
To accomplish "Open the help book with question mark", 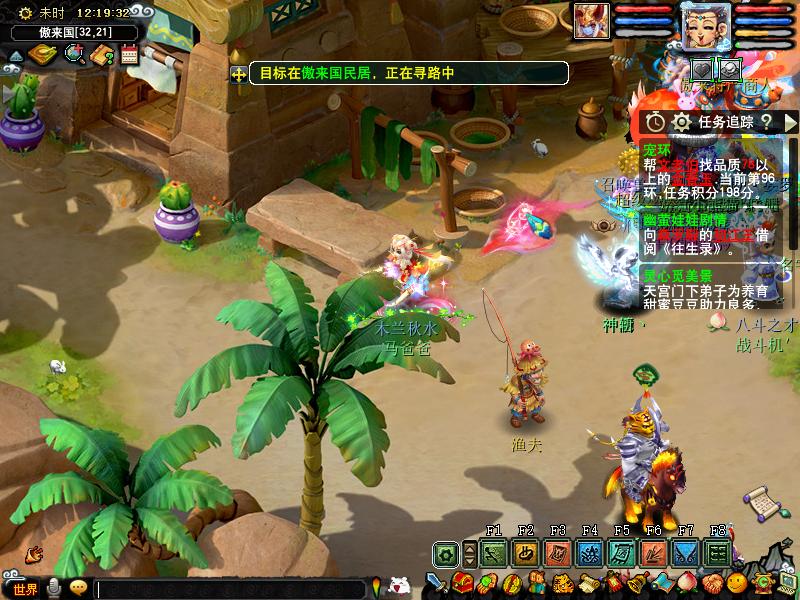I will [x=102, y=54].
